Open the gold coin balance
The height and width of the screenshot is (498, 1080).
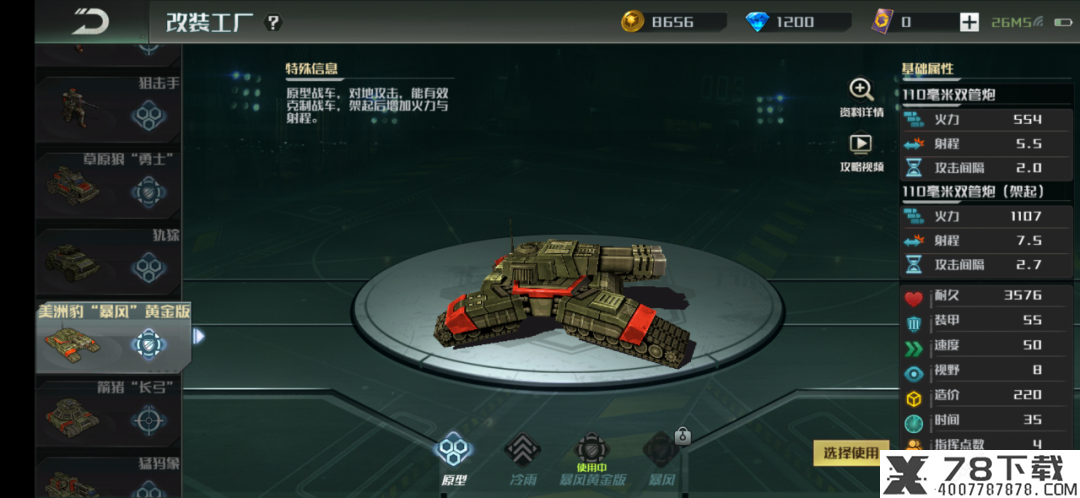pyautogui.click(x=672, y=22)
